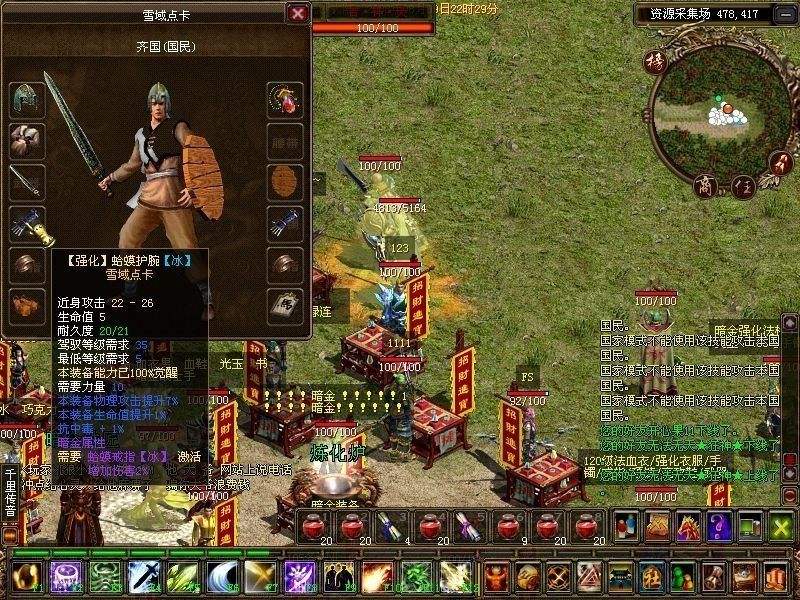Select the necklace slot with red gem
The image size is (800, 600).
[285, 100]
